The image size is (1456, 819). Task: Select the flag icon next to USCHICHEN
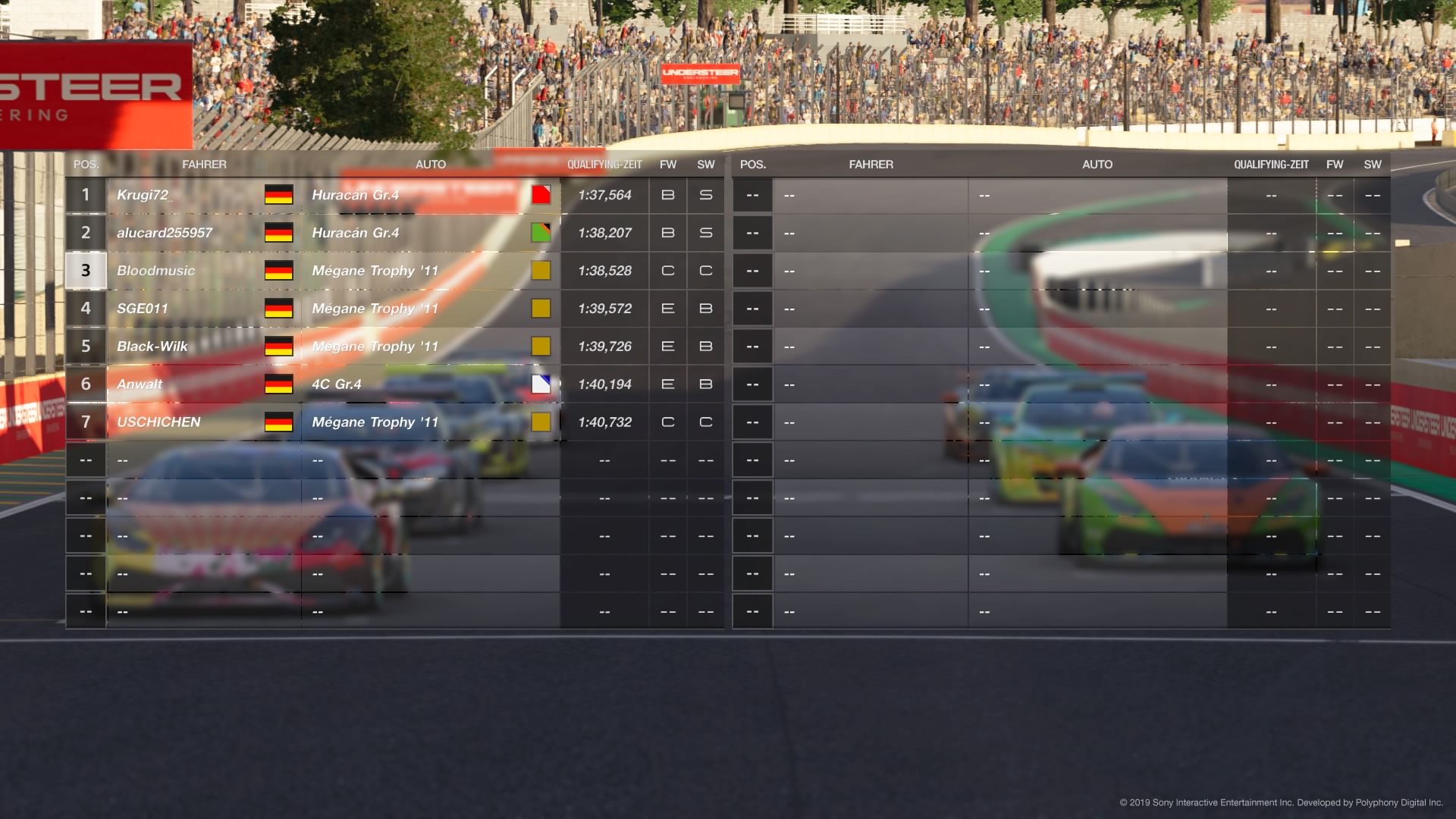pos(280,422)
